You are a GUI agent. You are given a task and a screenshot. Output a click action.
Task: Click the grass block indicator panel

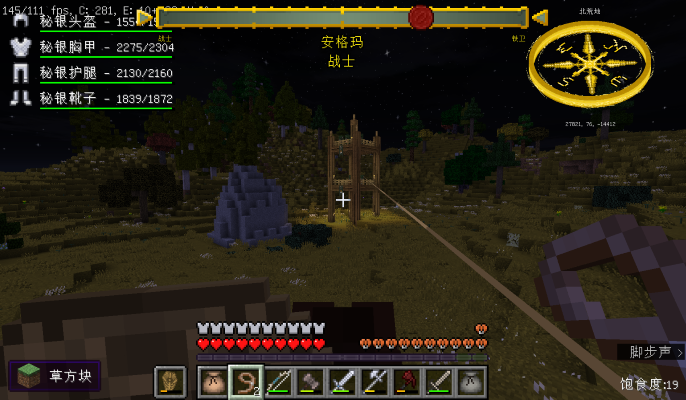click(55, 376)
